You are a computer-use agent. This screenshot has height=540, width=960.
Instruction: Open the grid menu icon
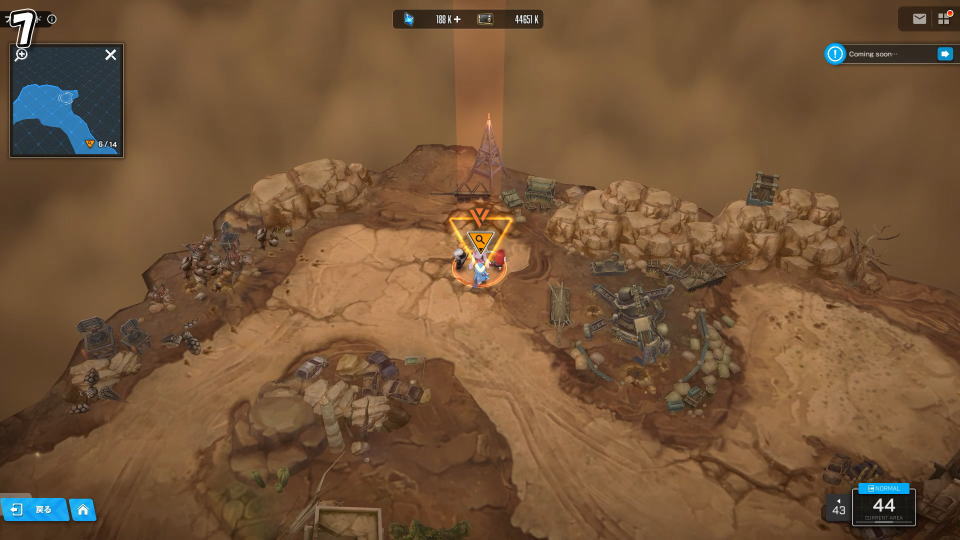click(943, 19)
